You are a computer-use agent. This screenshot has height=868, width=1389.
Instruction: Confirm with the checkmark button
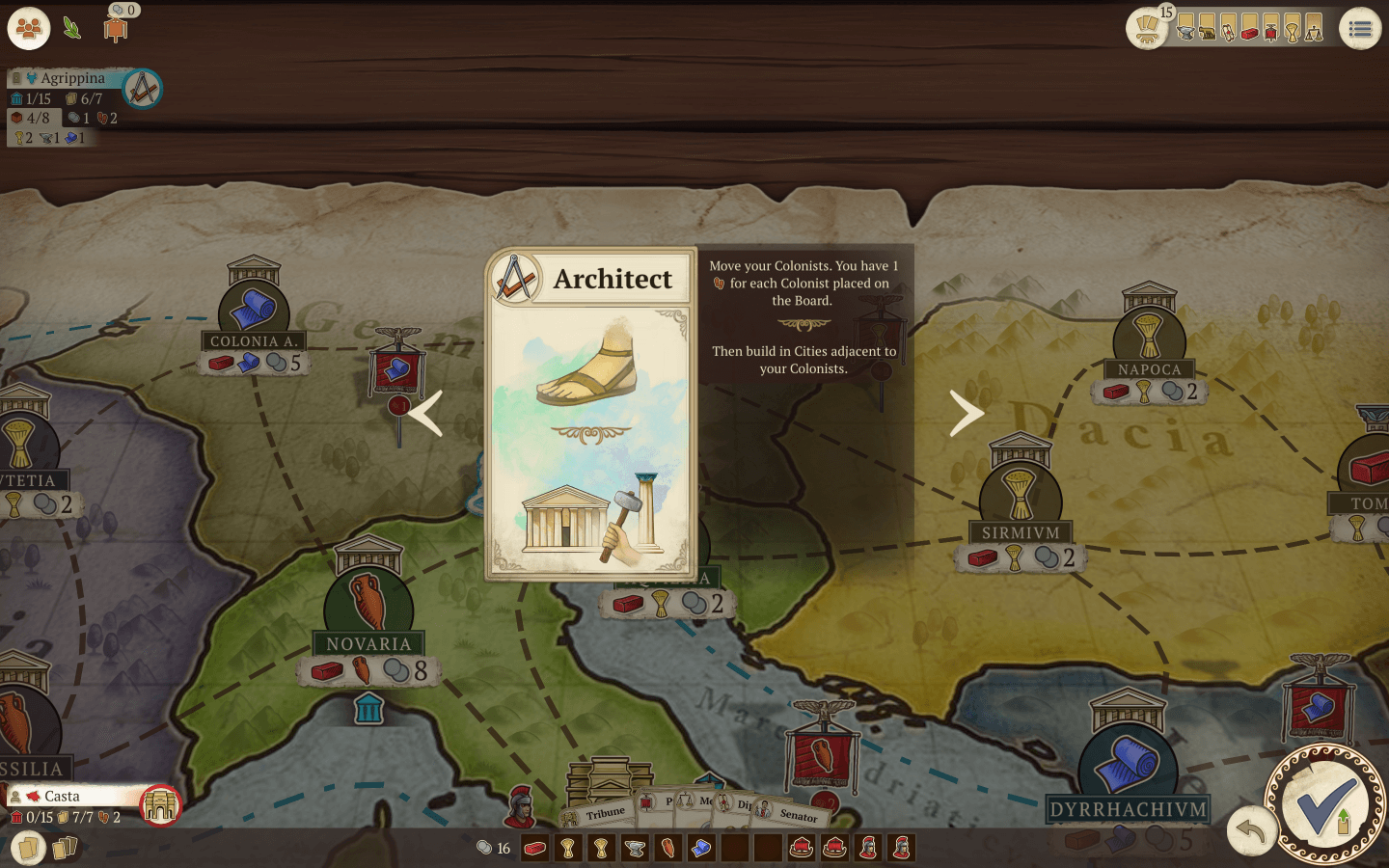click(1325, 804)
